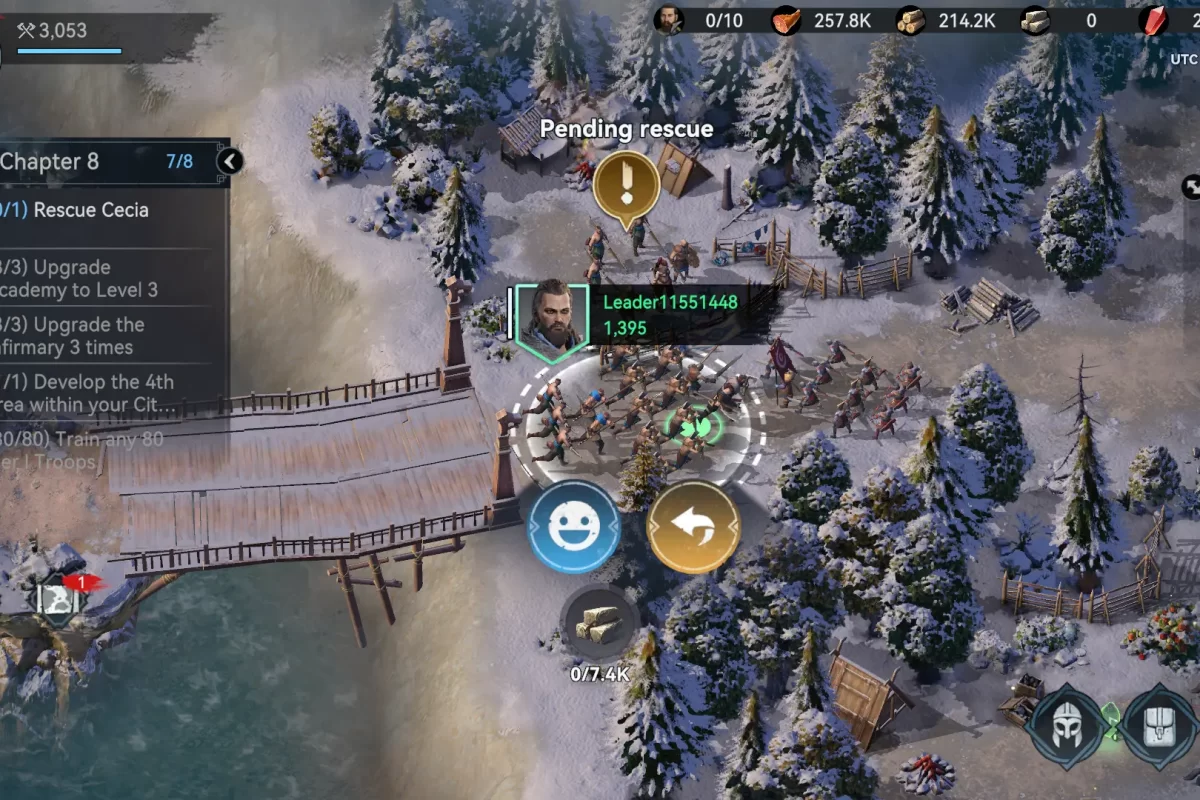This screenshot has height=800, width=1200.
Task: Select Leader11551448's portrait
Action: [547, 316]
